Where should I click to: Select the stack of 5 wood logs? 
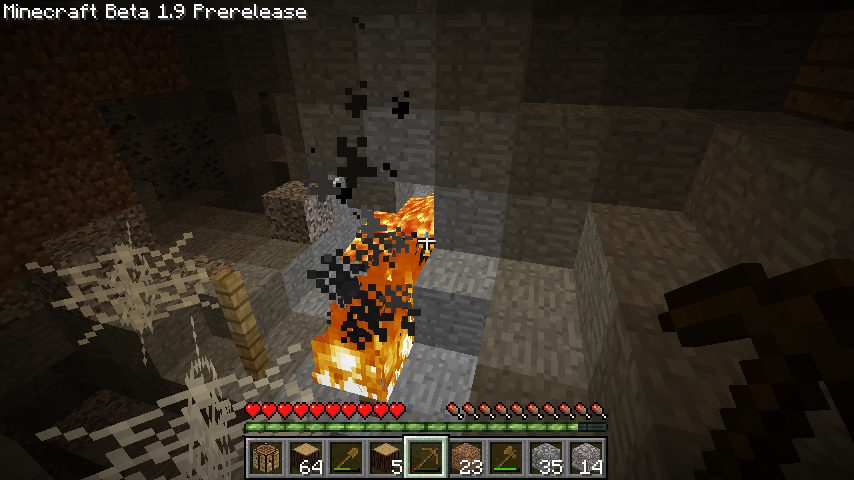click(386, 458)
